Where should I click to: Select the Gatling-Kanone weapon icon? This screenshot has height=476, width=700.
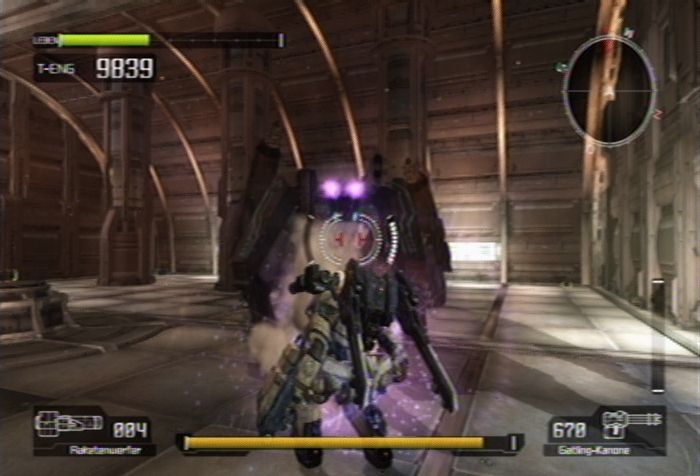(x=631, y=421)
